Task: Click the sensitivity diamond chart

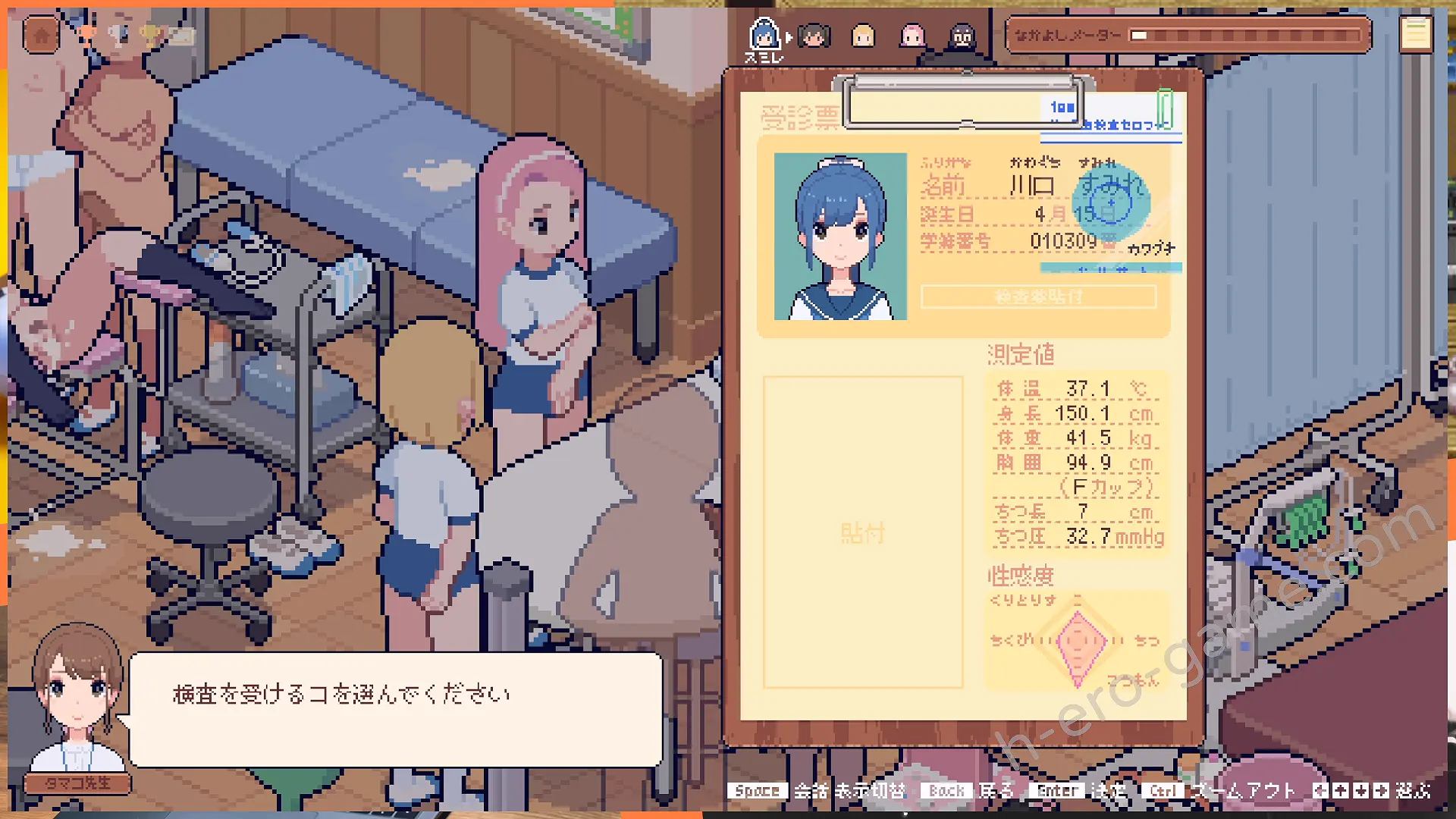Action: [1078, 642]
